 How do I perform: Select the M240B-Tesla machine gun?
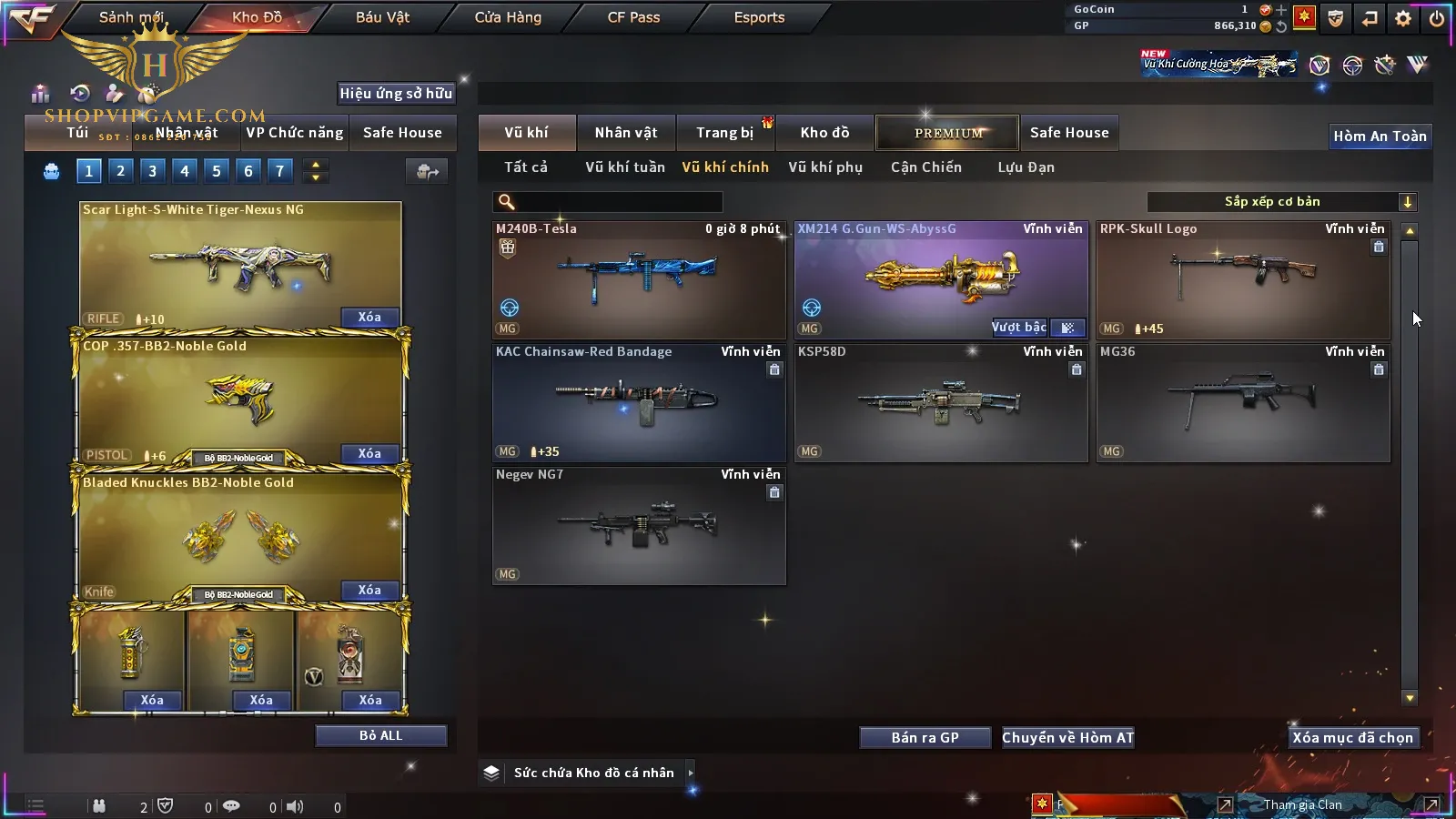(x=639, y=280)
